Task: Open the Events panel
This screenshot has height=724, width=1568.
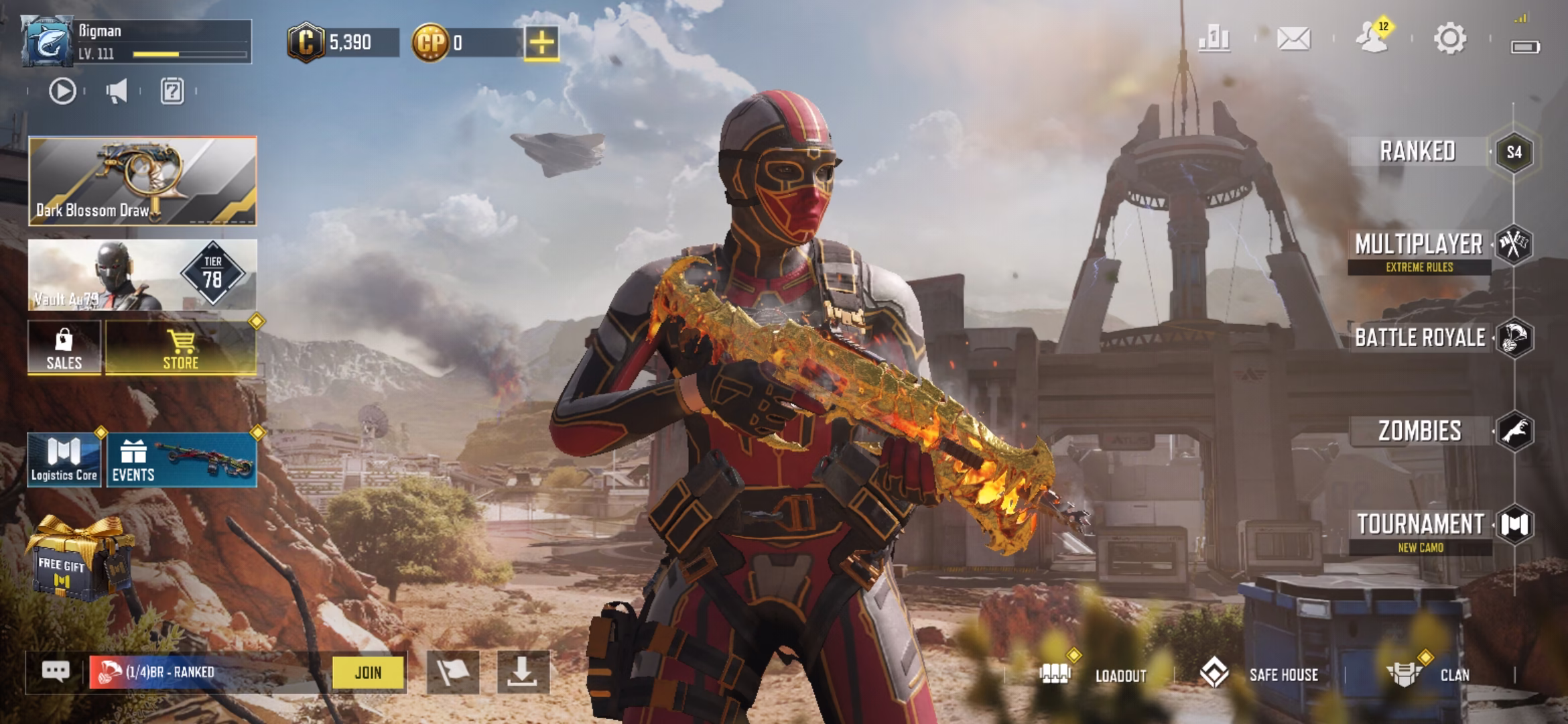Action: (x=181, y=460)
